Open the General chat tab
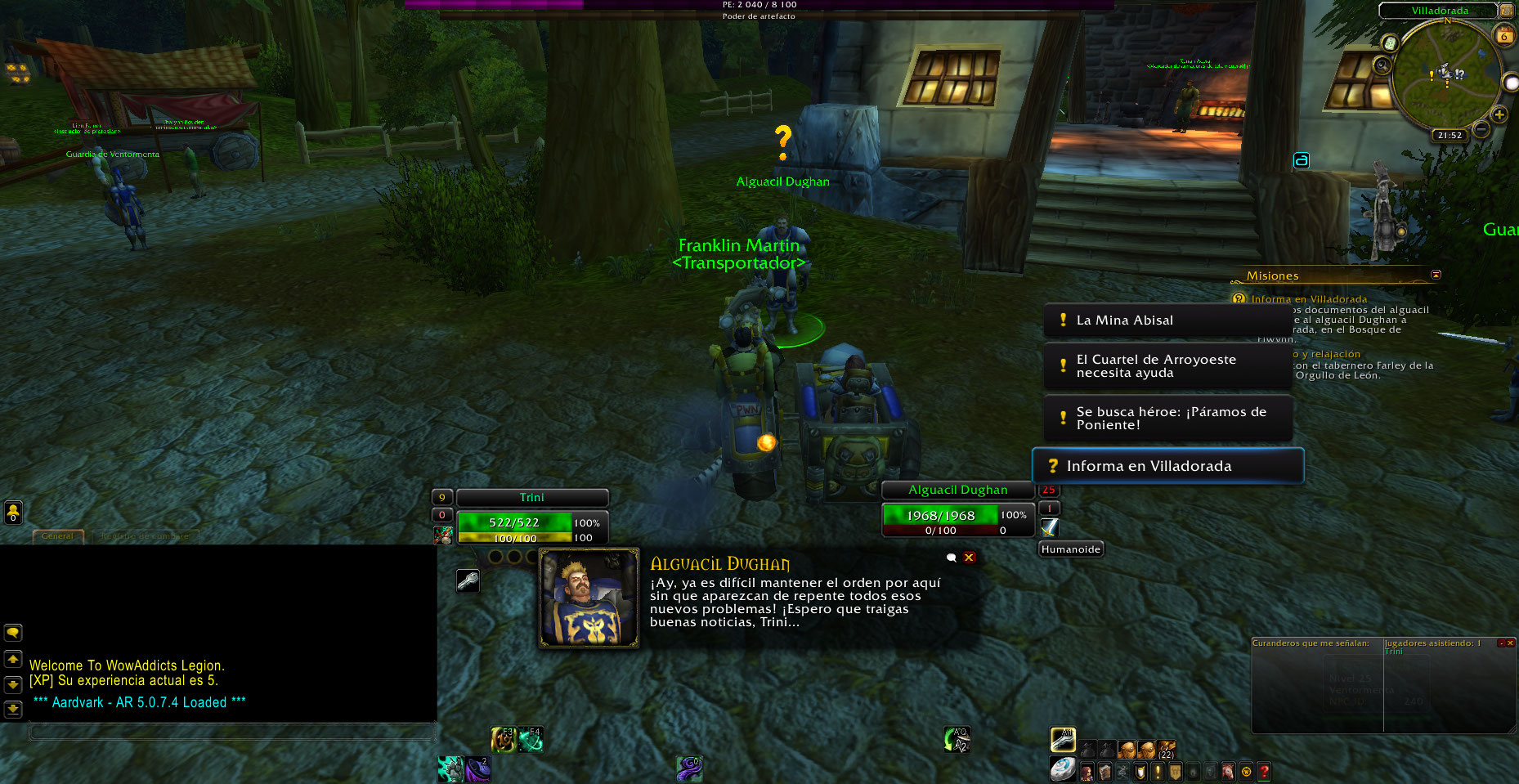1519x784 pixels. point(57,536)
